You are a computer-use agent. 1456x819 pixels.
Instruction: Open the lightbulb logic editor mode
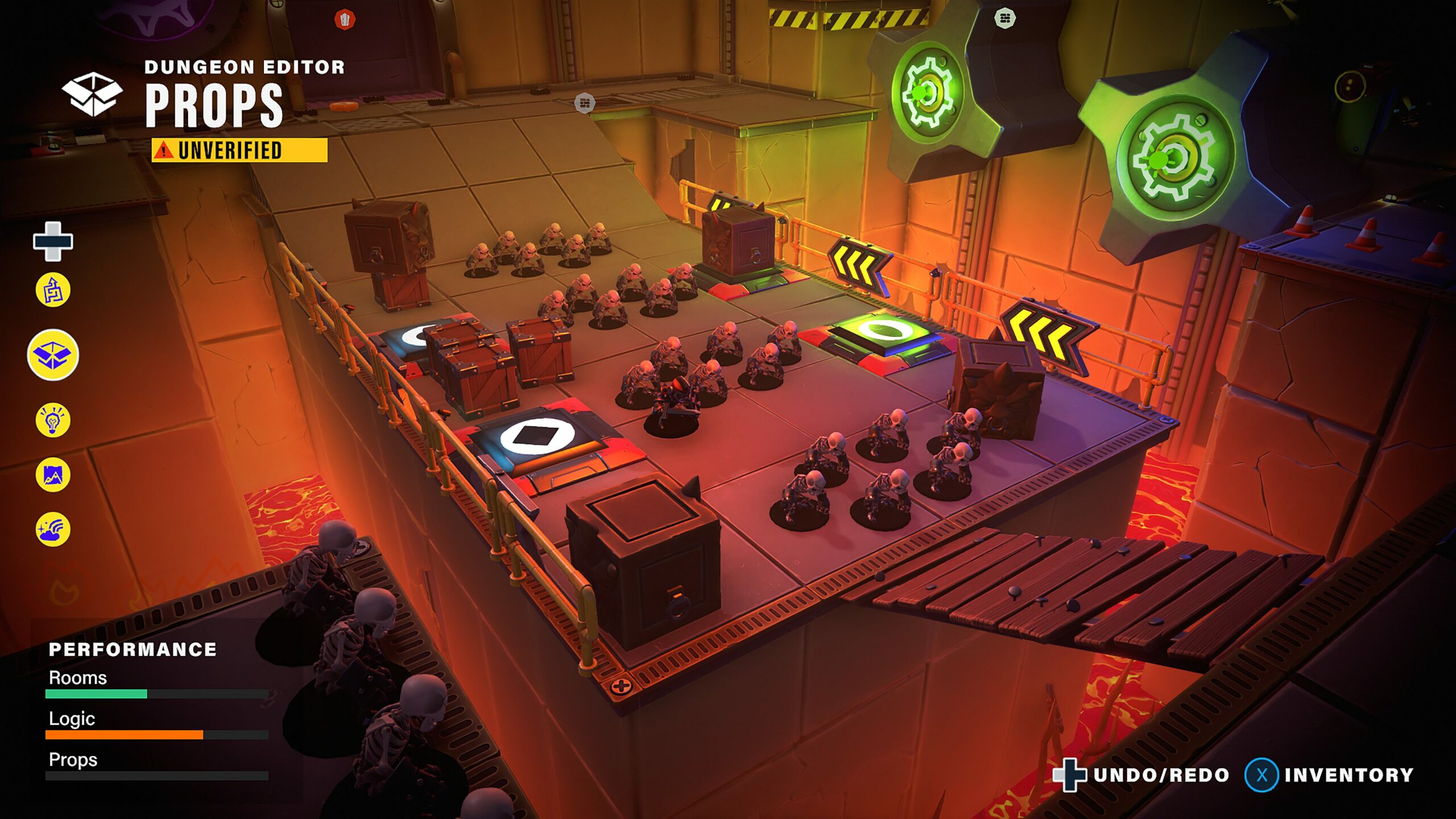[x=53, y=420]
